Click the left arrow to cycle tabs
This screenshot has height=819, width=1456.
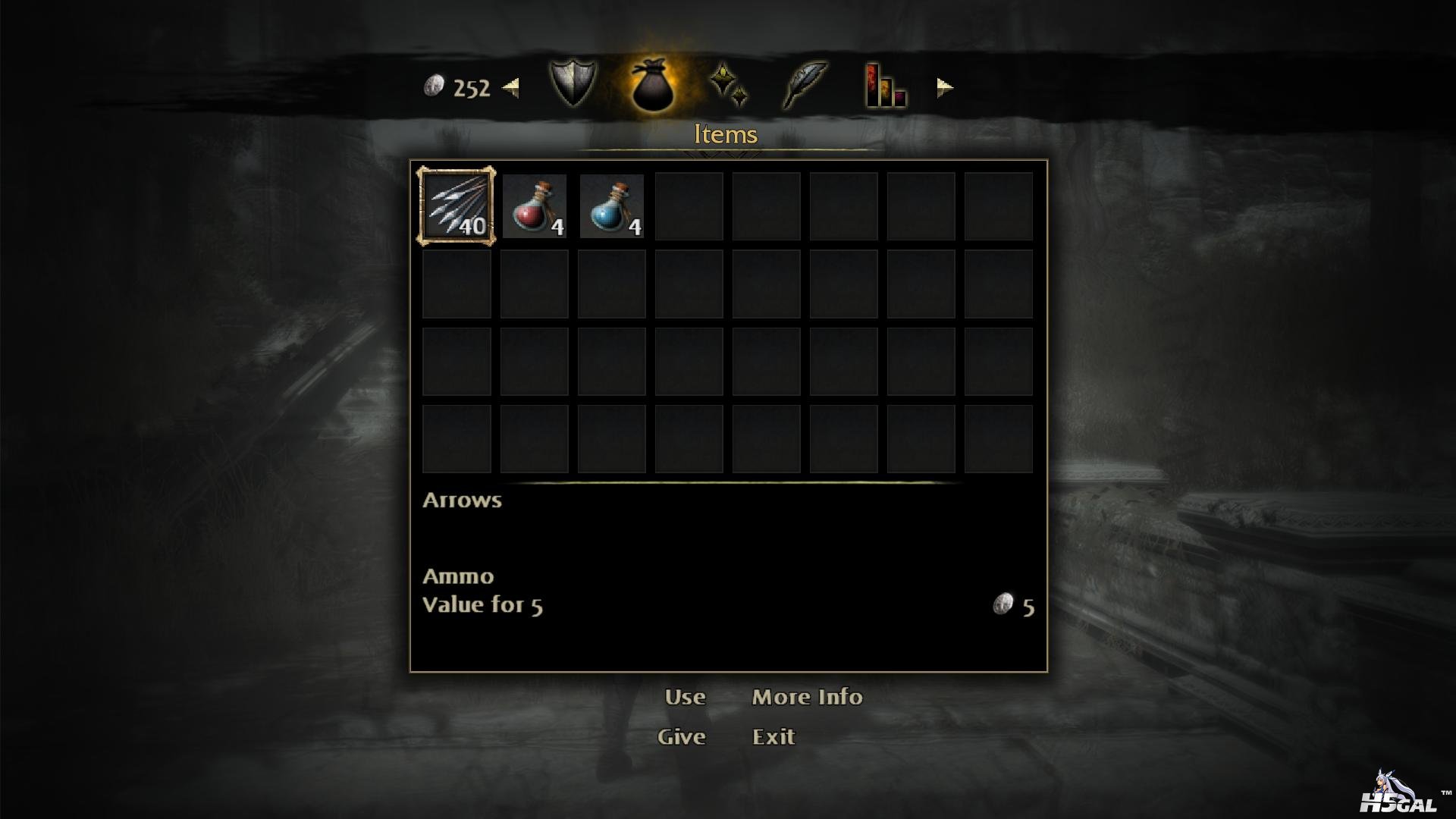pos(511,88)
